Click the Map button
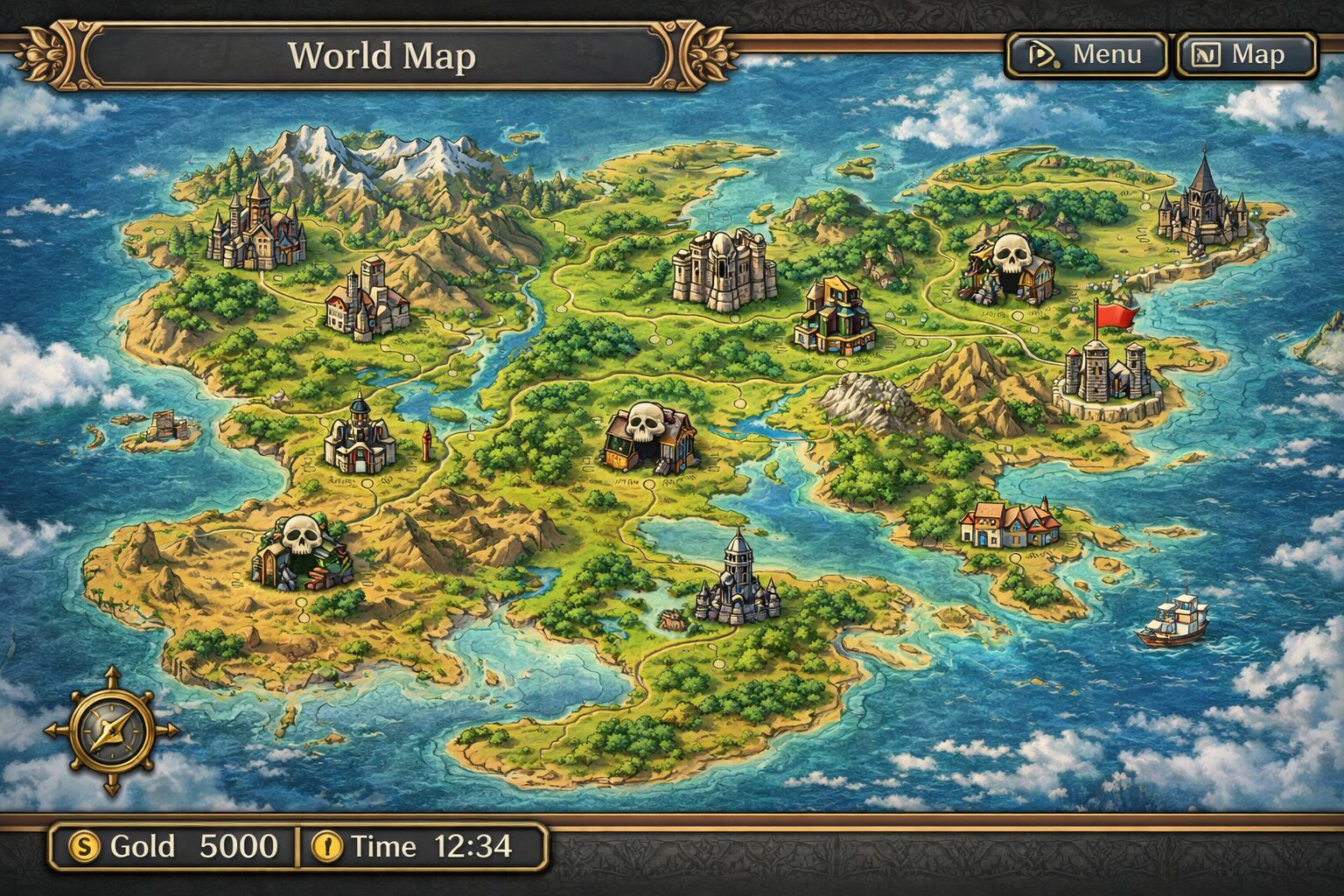 (1246, 55)
